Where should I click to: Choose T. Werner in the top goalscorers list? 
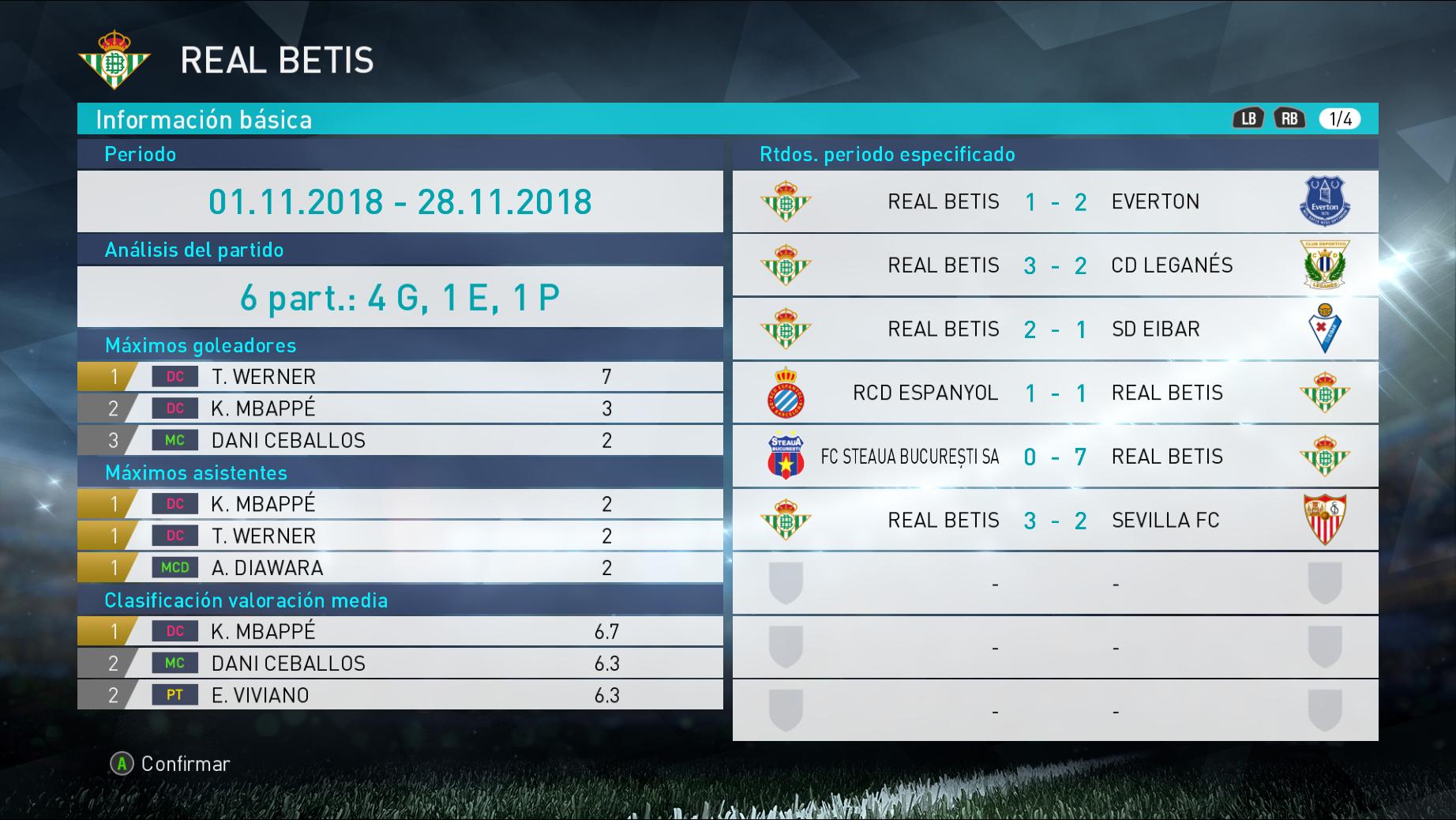[400, 377]
